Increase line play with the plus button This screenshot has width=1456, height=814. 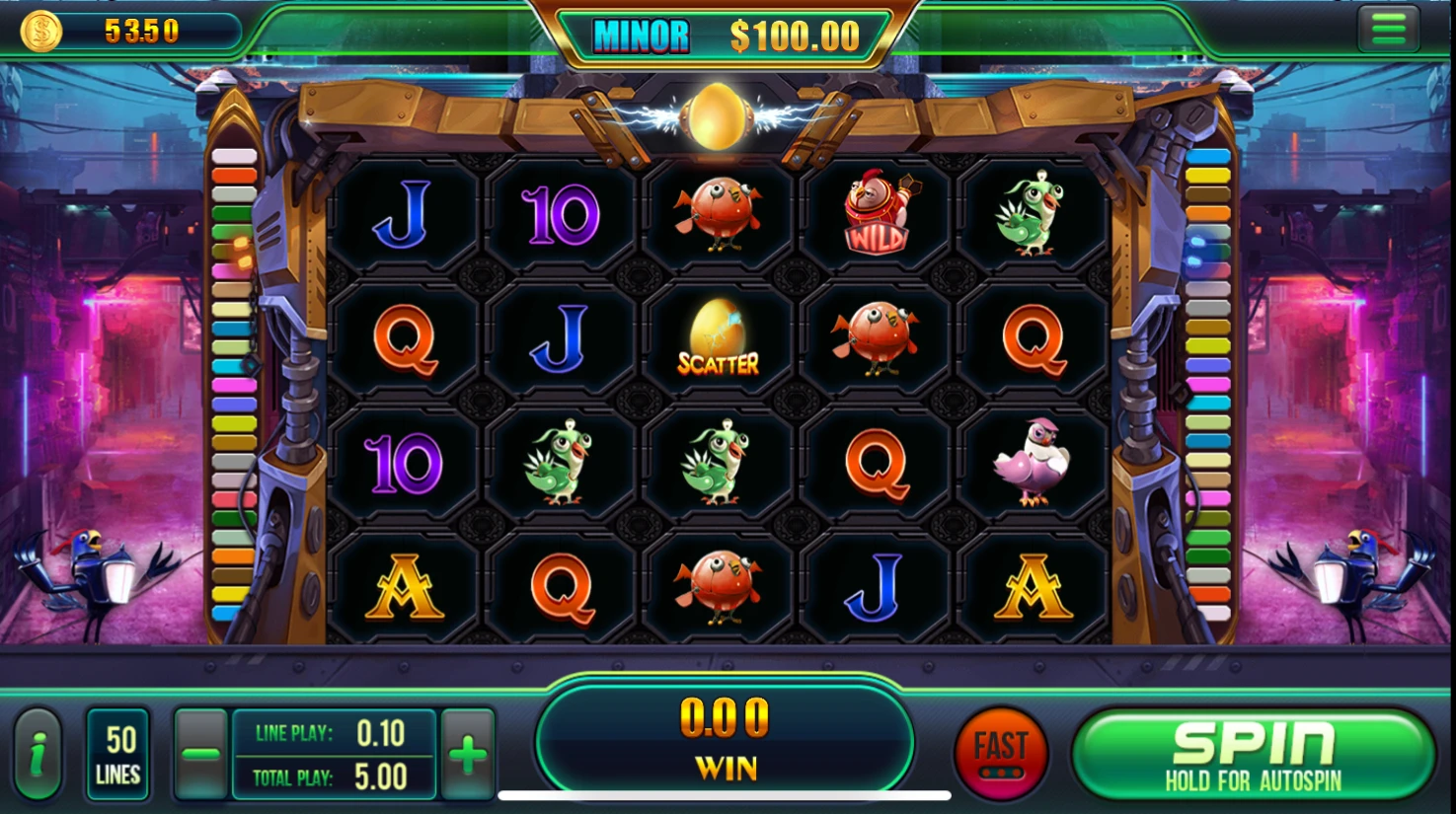click(468, 756)
